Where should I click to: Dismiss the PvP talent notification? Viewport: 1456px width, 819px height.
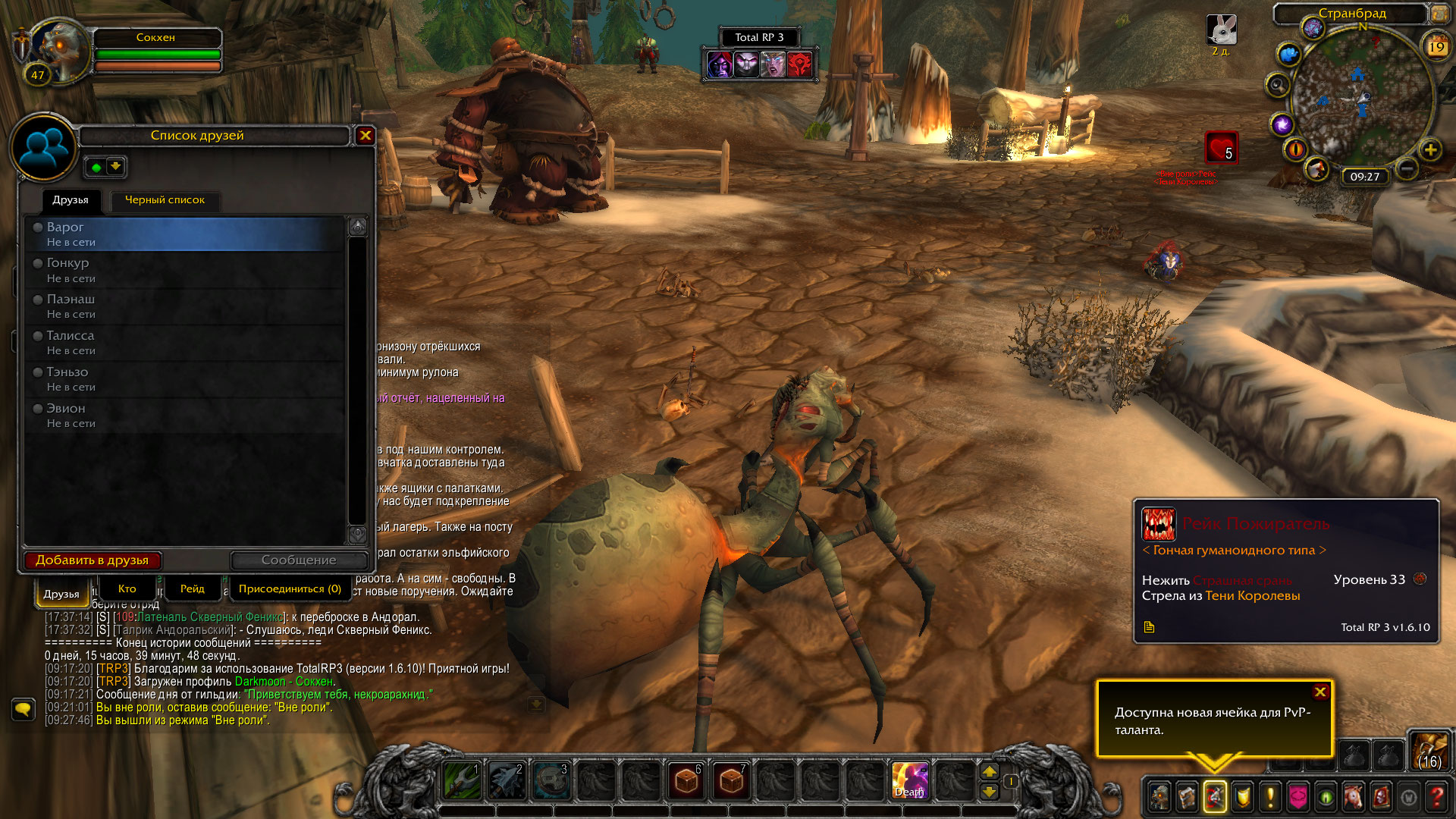click(x=1320, y=692)
